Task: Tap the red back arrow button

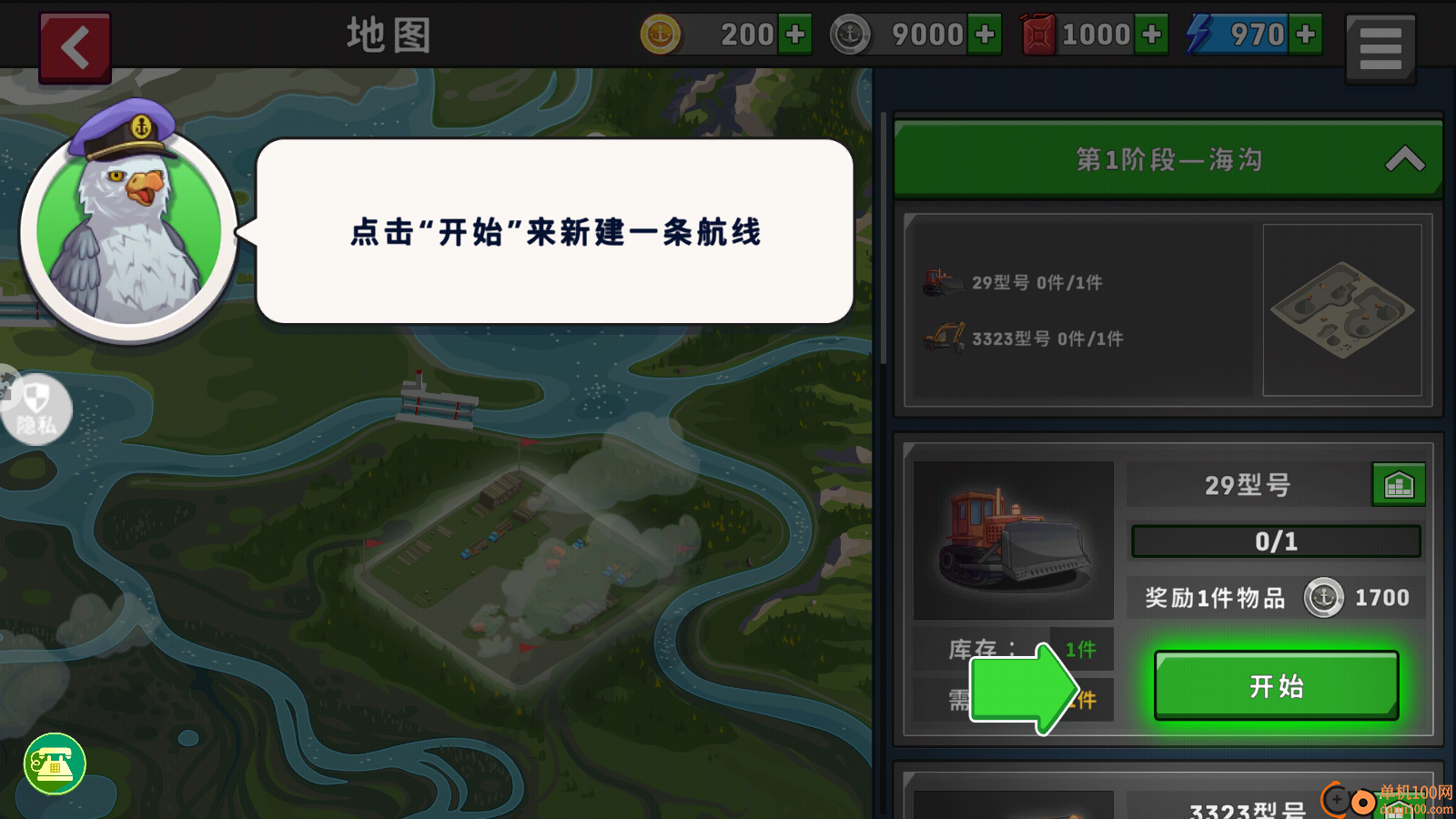Action: 75,46
